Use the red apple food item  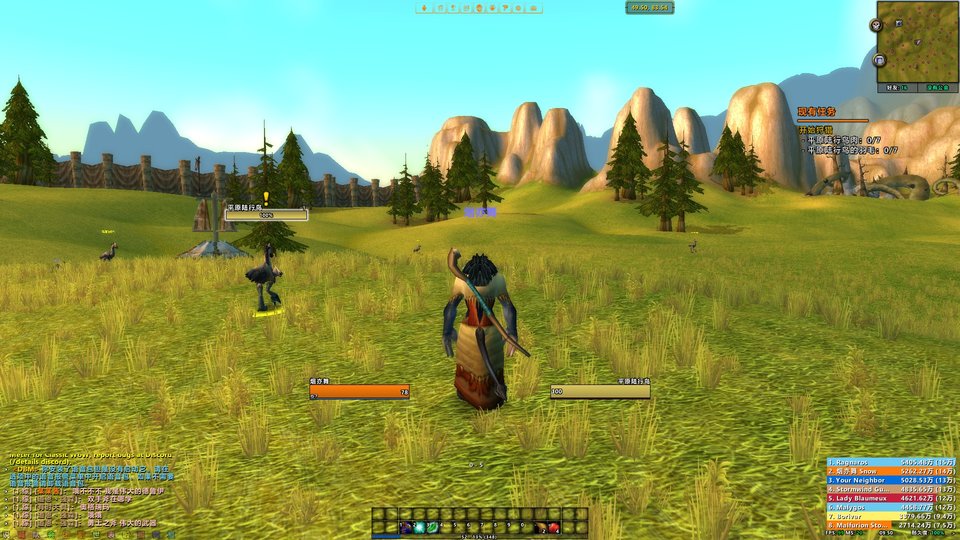click(554, 527)
